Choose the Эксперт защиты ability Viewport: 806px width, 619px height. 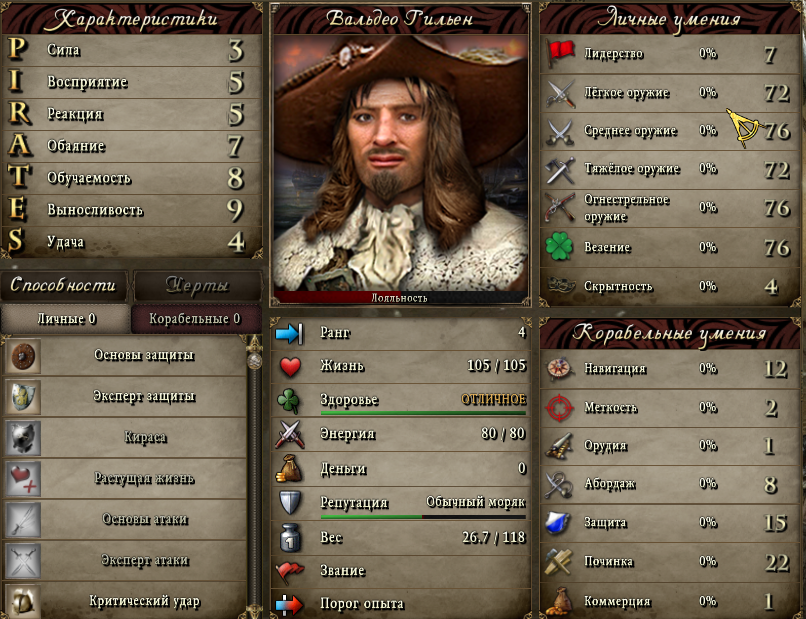tap(125, 396)
